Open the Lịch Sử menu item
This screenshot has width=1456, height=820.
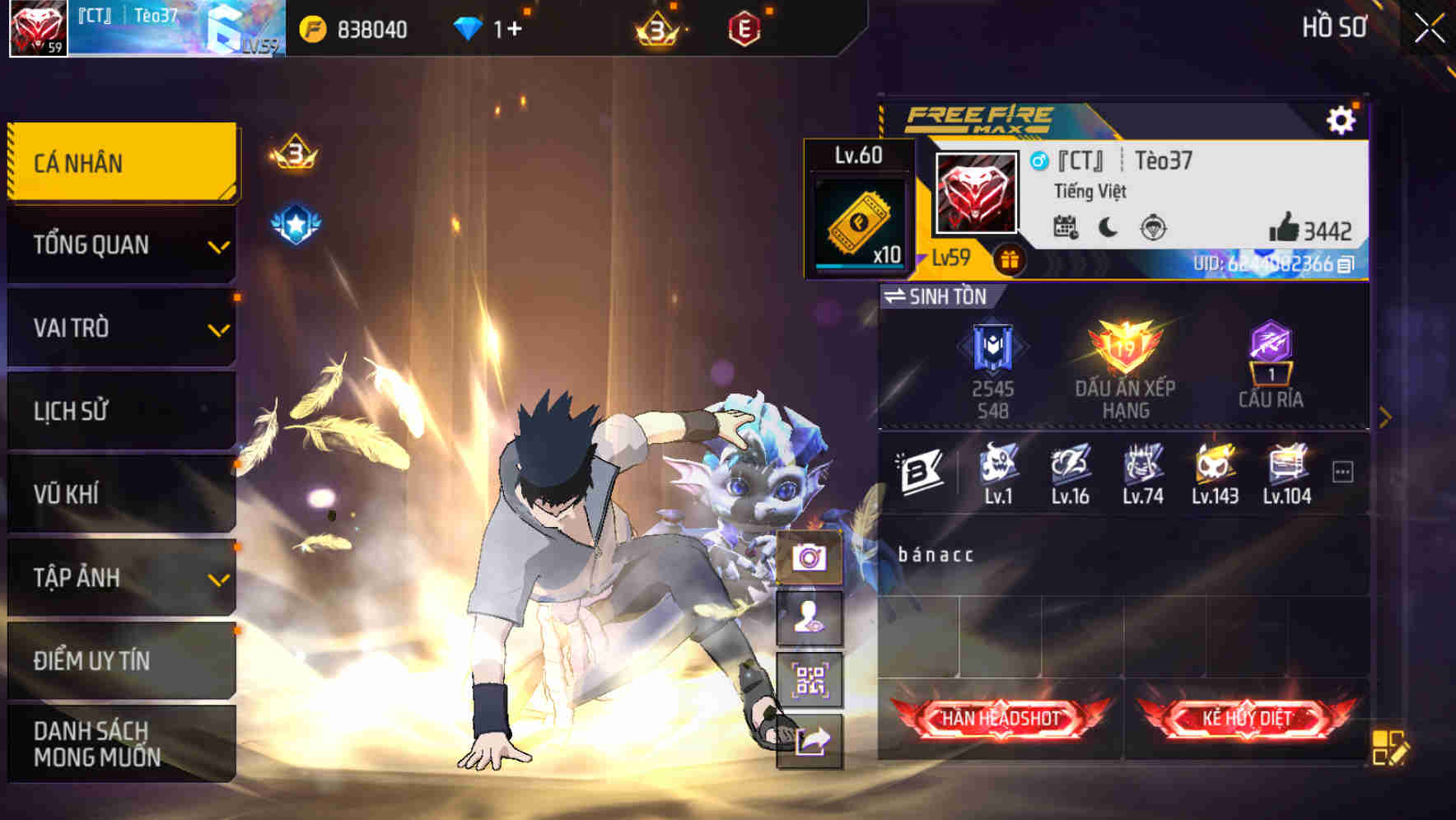[x=121, y=411]
